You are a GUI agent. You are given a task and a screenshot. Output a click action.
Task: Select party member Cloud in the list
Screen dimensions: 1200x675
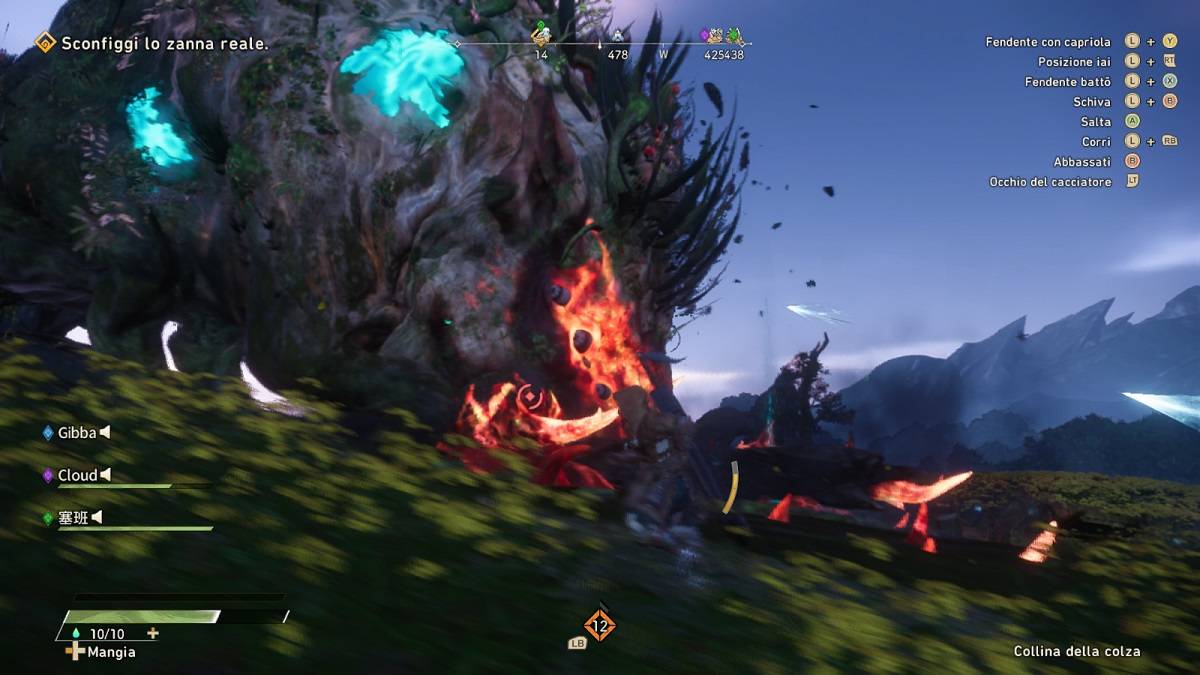point(77,475)
